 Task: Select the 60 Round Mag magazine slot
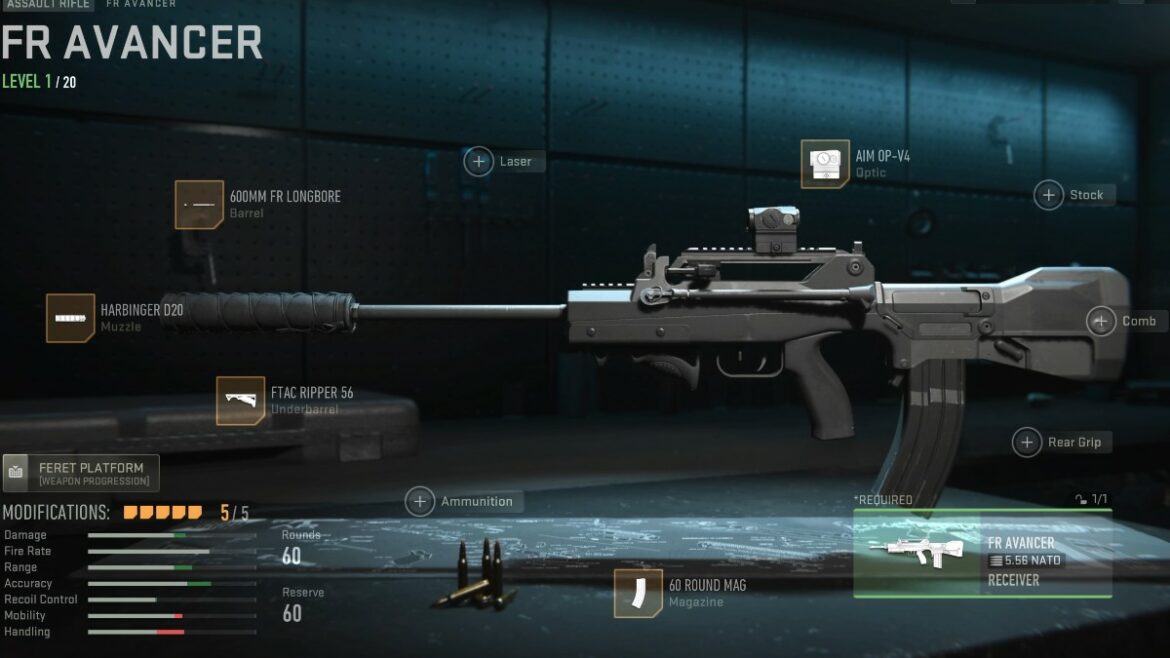point(638,593)
